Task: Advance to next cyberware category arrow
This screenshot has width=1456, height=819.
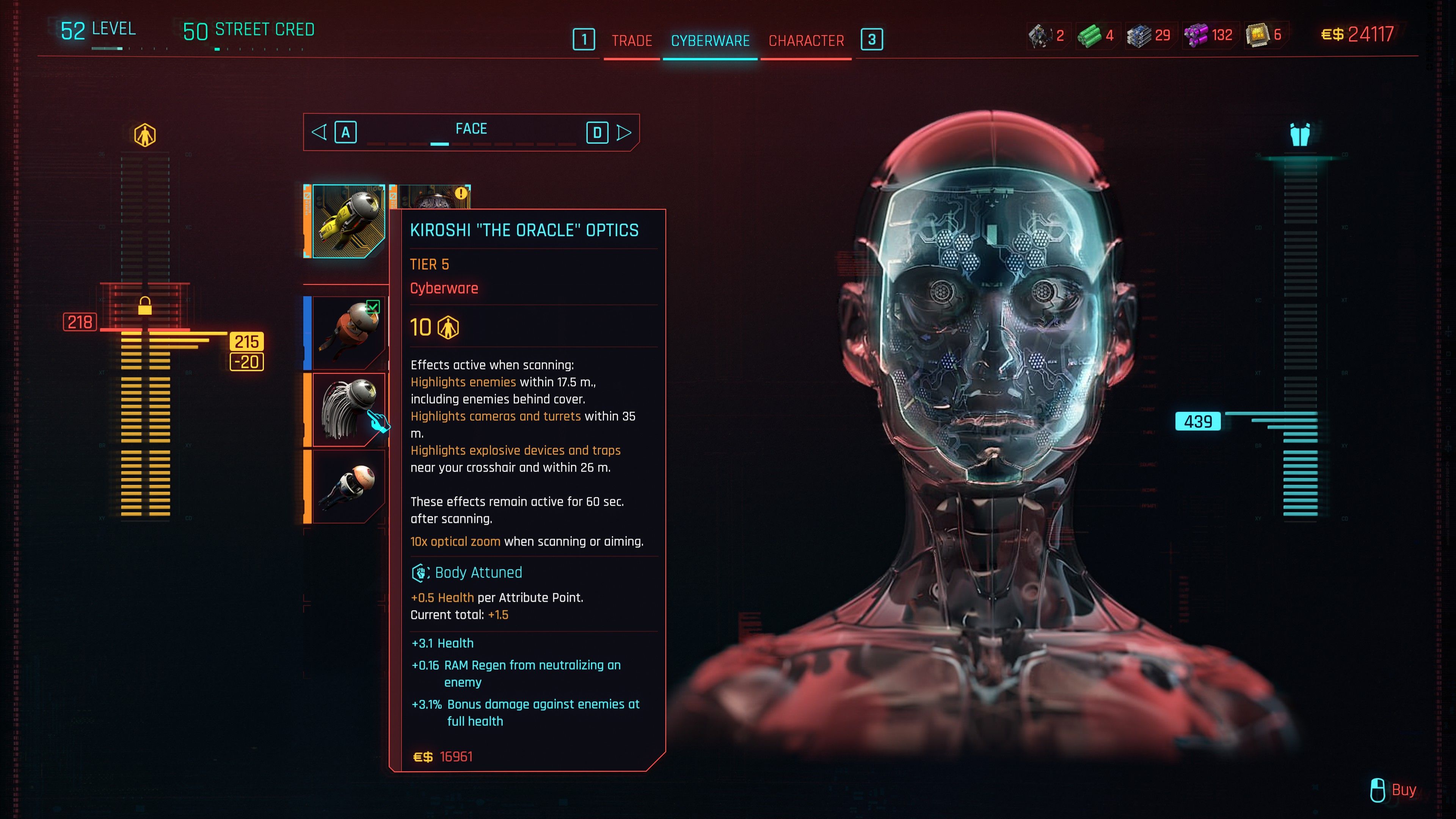Action: point(623,132)
